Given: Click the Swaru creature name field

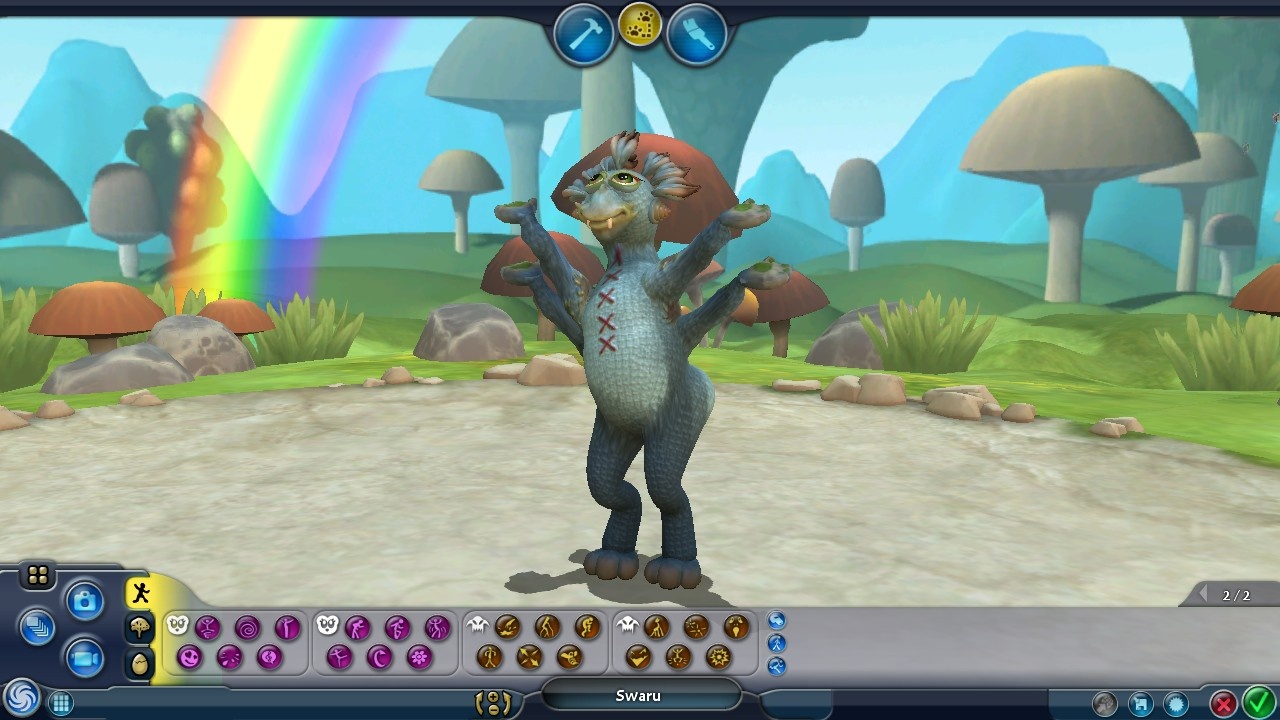Looking at the screenshot, I should click(640, 696).
